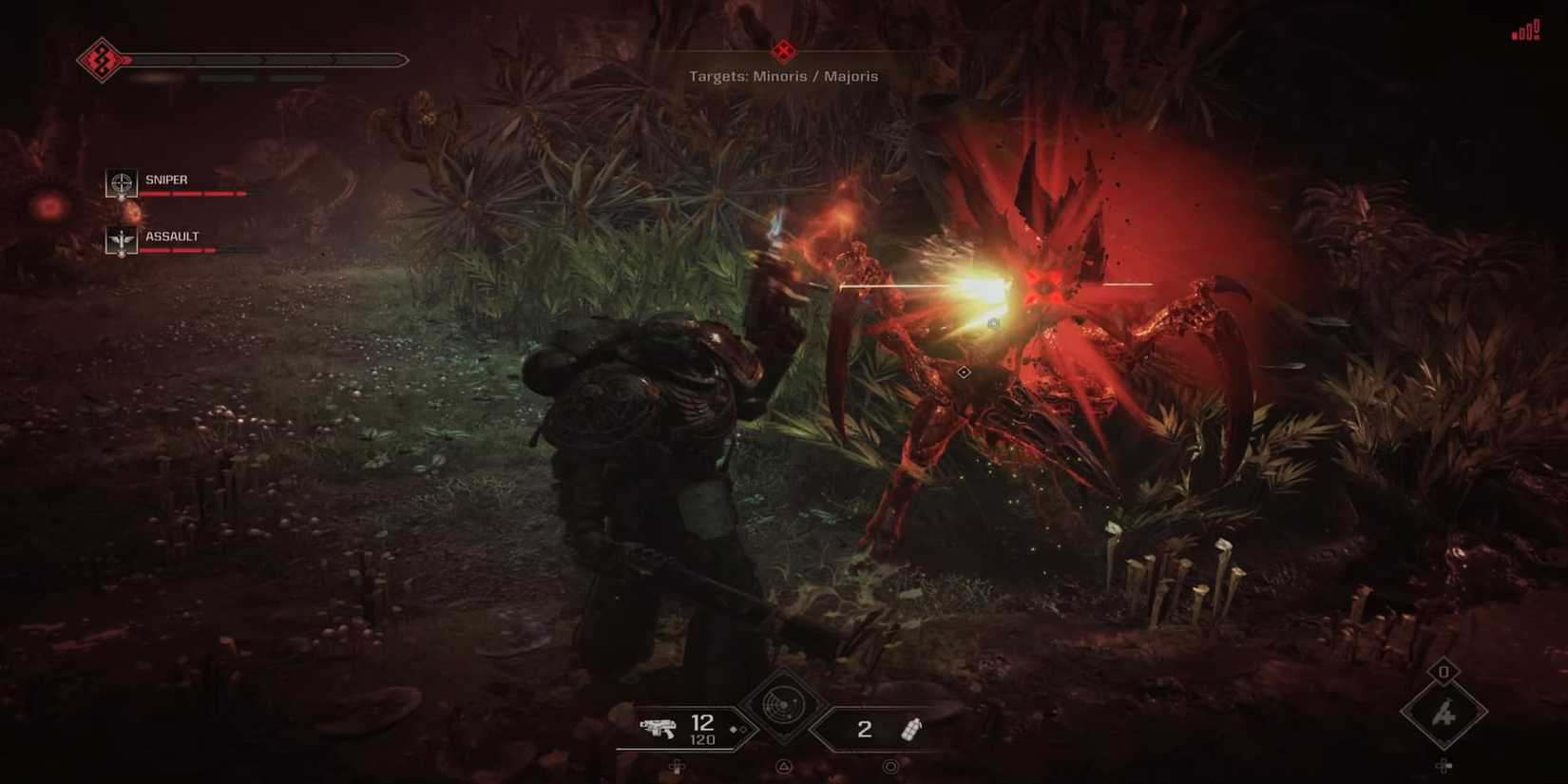Click the red chapter emblem on the health bar

(99, 59)
